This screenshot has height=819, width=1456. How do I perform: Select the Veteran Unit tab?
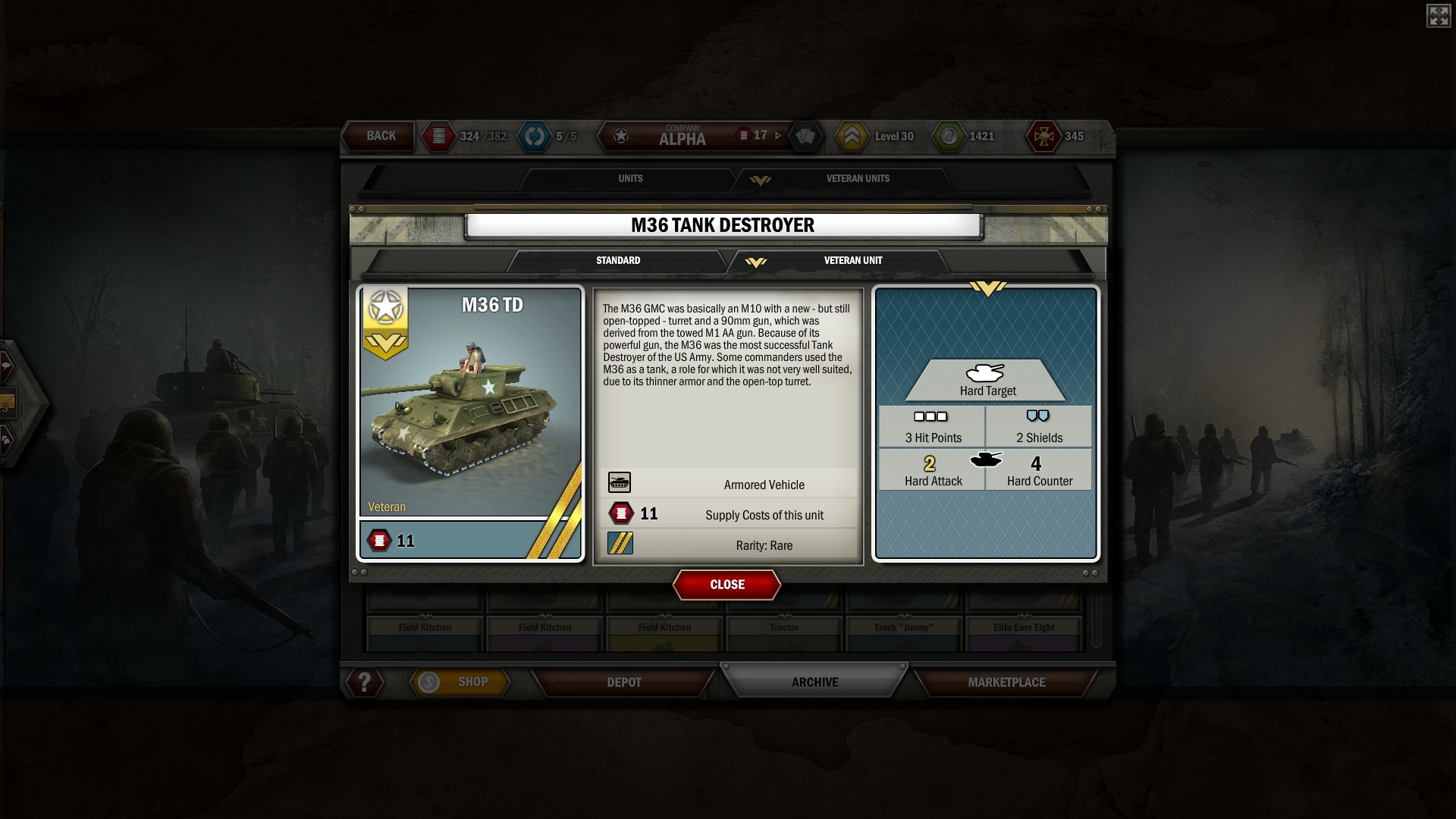(852, 261)
